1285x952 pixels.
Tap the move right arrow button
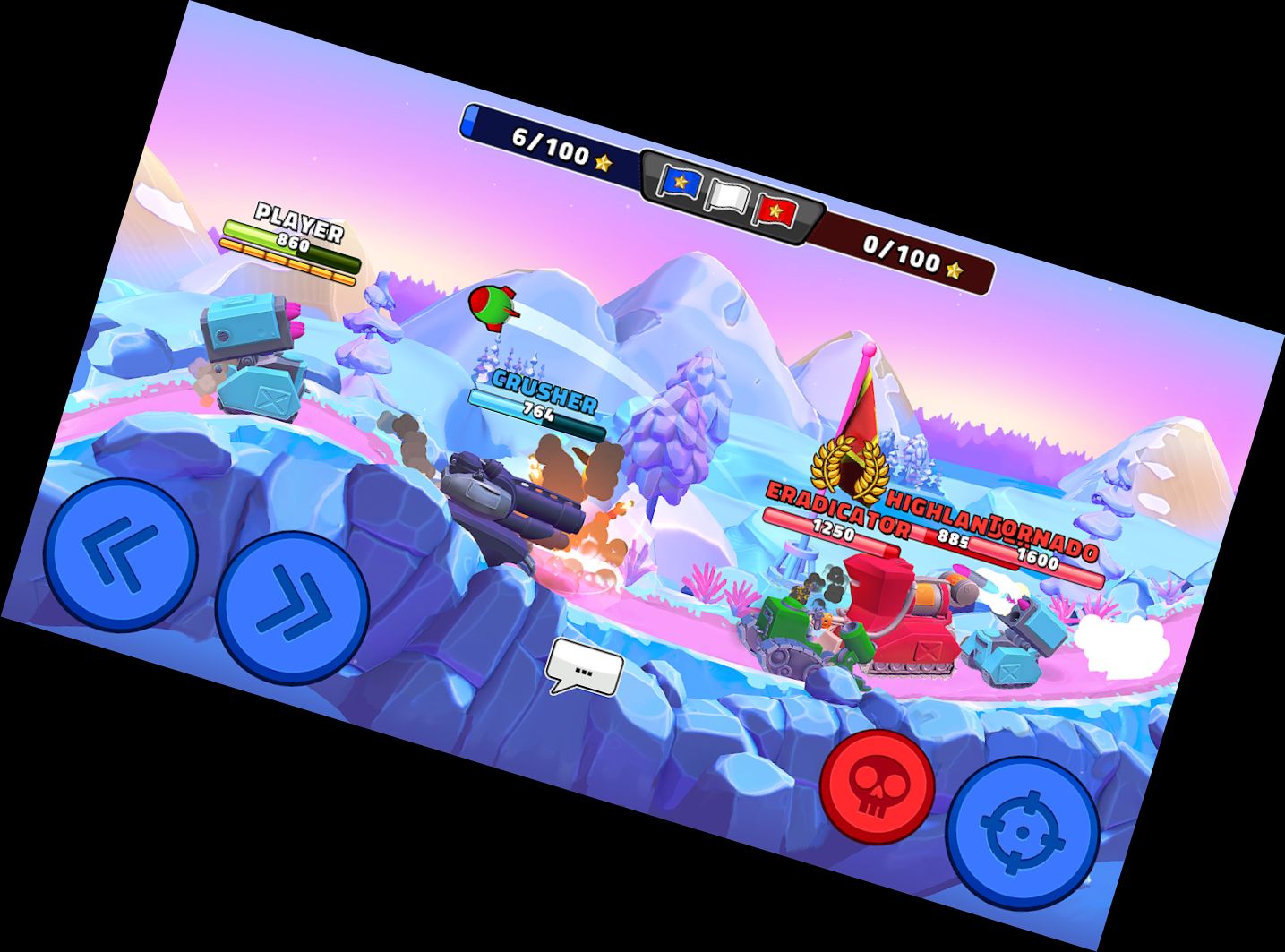point(292,606)
